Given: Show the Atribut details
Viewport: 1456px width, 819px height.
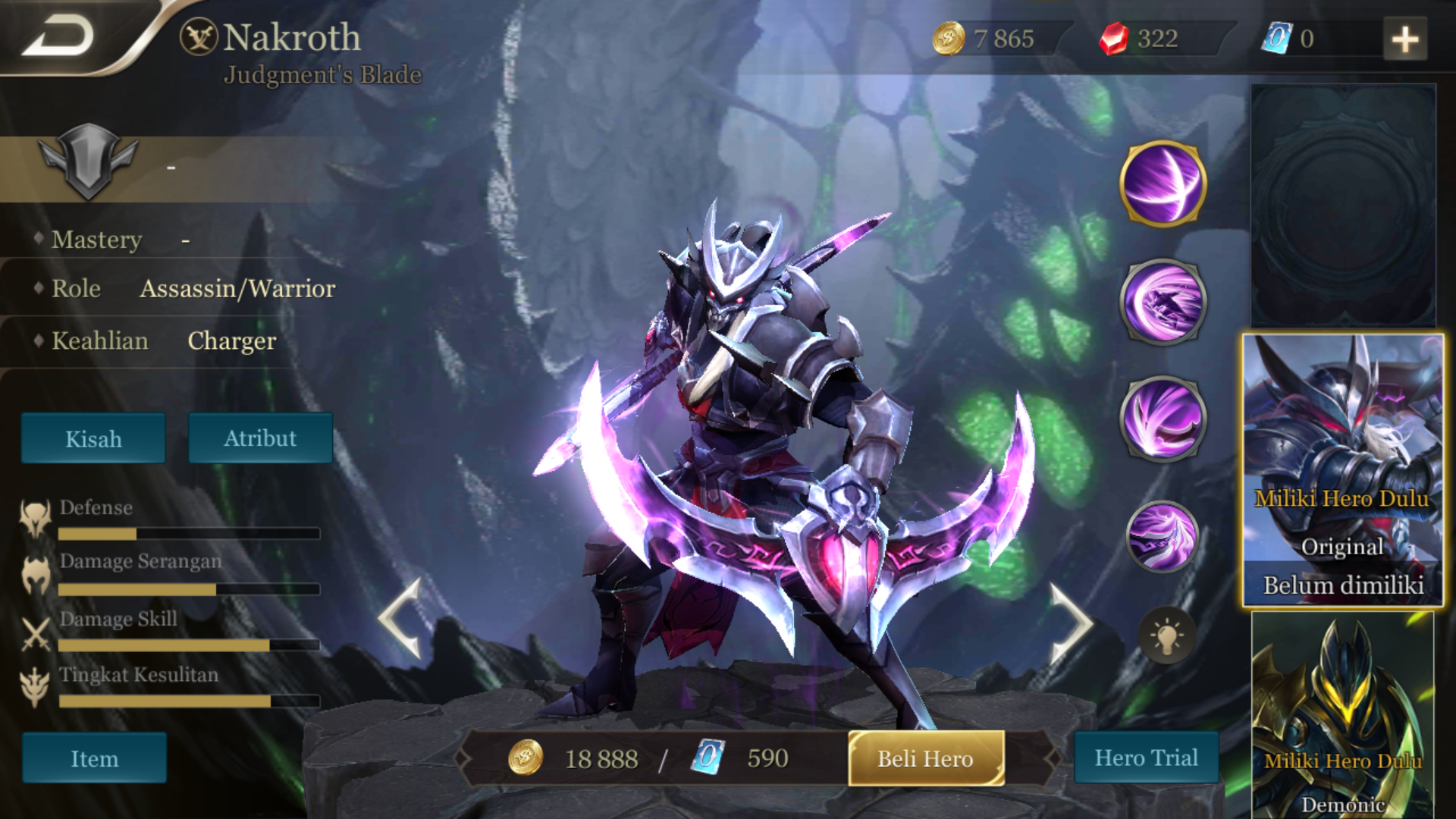Looking at the screenshot, I should (260, 438).
